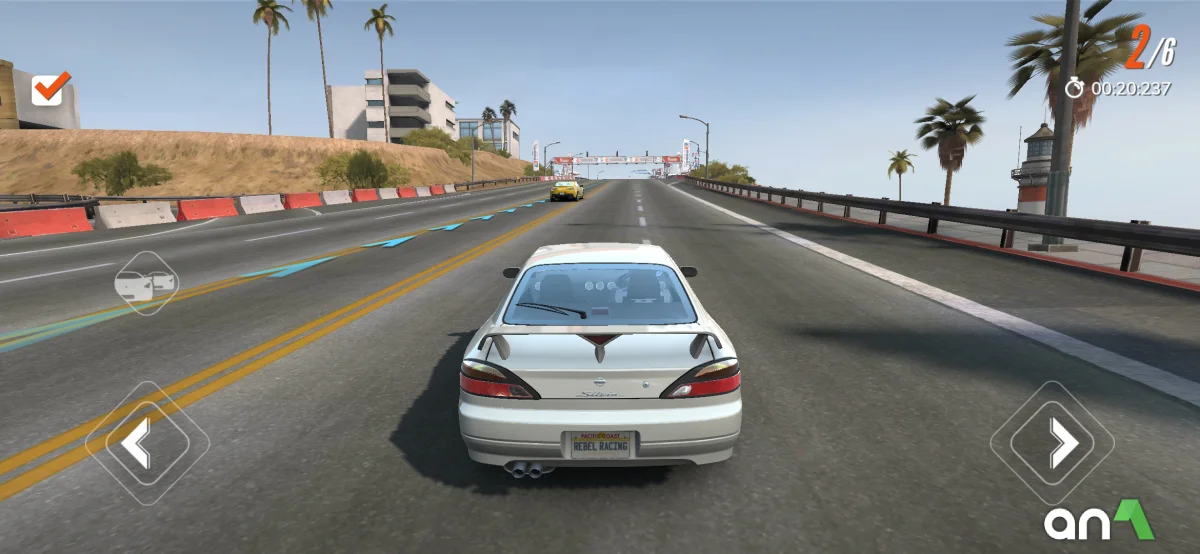Tap the car camera view icon

(x=146, y=284)
